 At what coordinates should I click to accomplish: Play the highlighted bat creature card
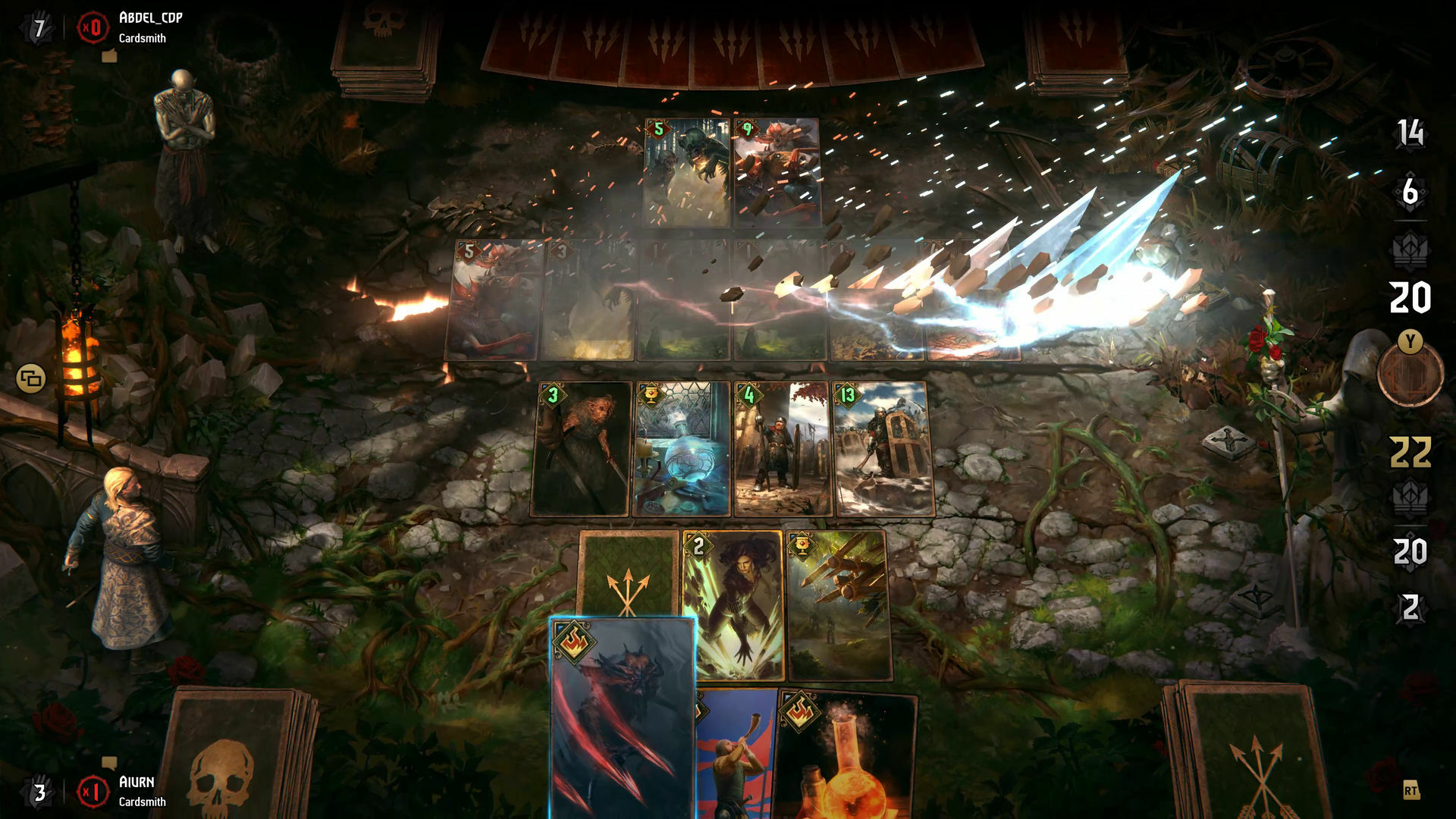tap(623, 713)
